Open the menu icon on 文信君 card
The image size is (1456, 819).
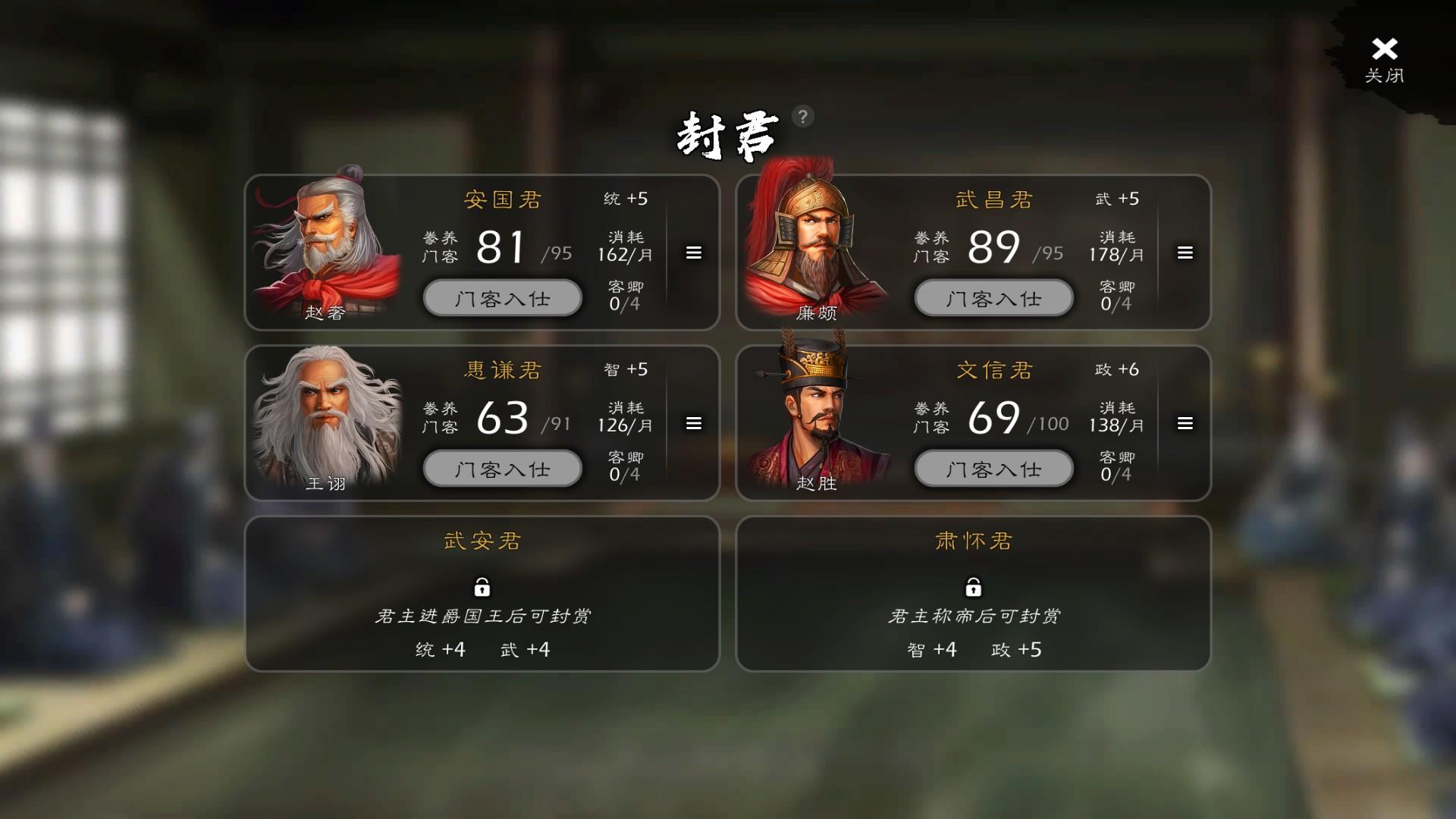(x=1185, y=424)
